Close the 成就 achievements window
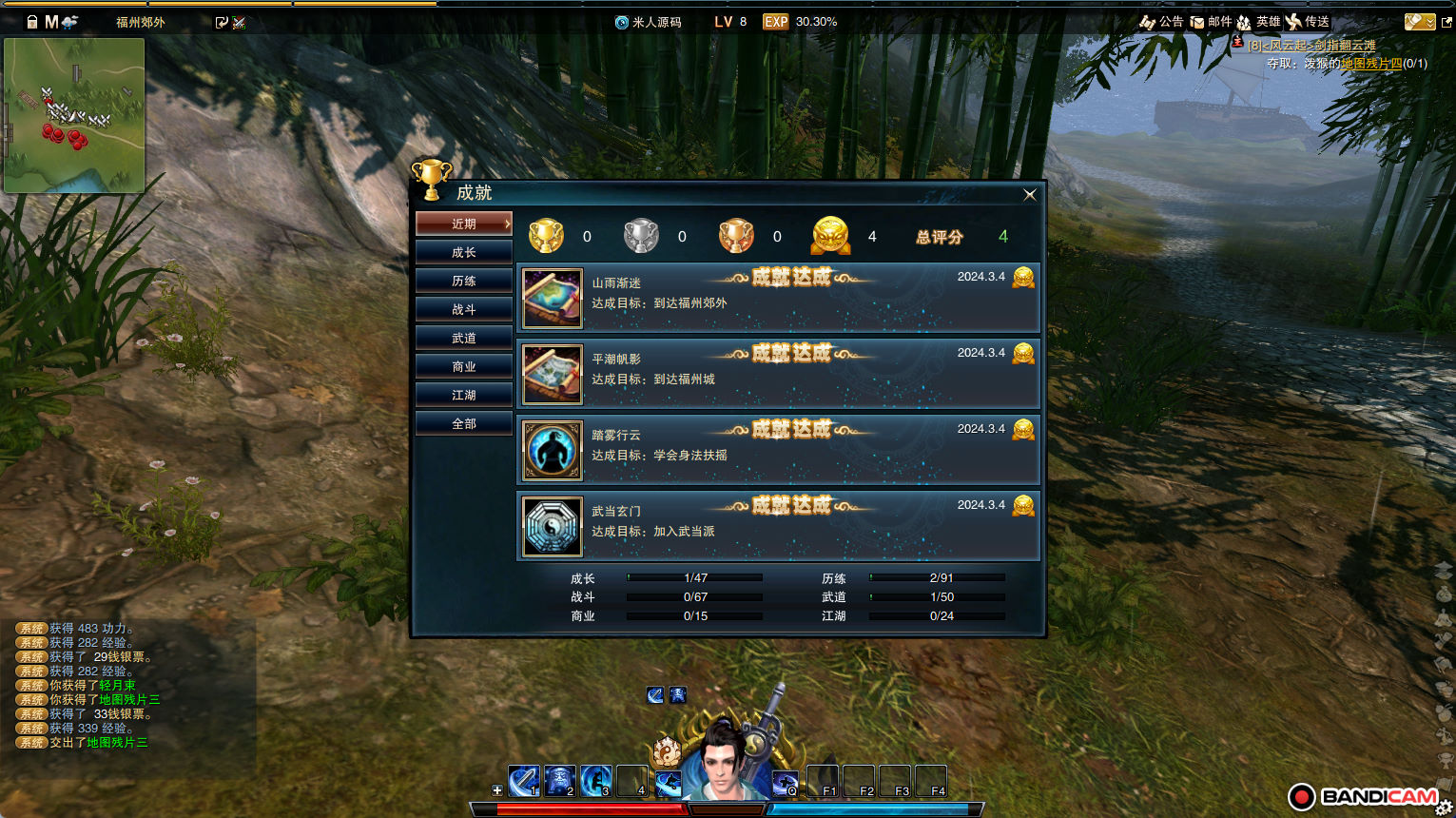Viewport: 1456px width, 818px height. pos(1029,195)
